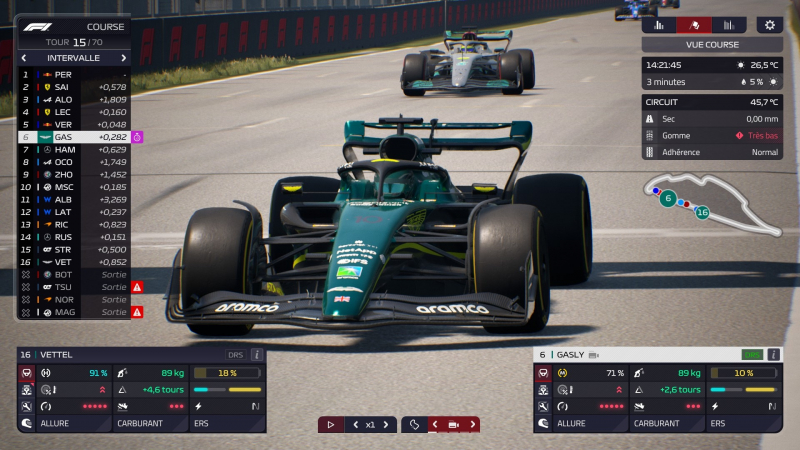
Task: Toggle Vettel's DRS indicator
Action: coord(235,354)
